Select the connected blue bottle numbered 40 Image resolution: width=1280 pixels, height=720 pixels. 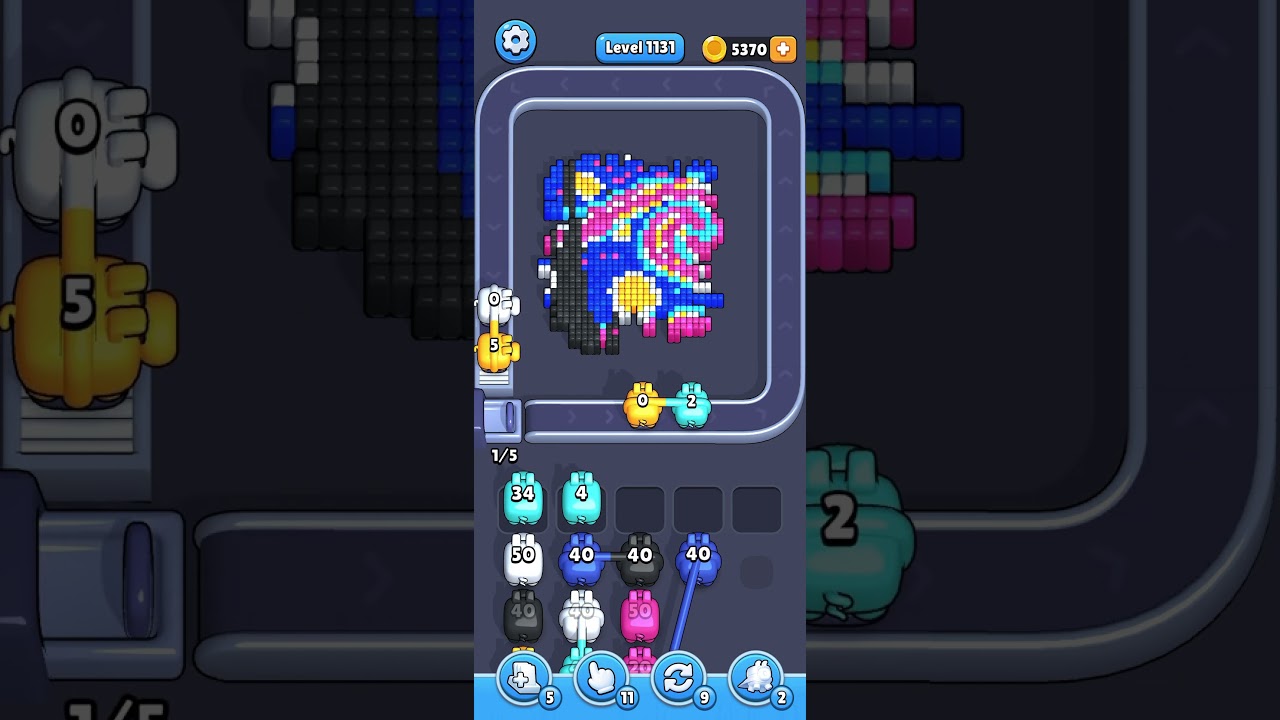(x=583, y=560)
